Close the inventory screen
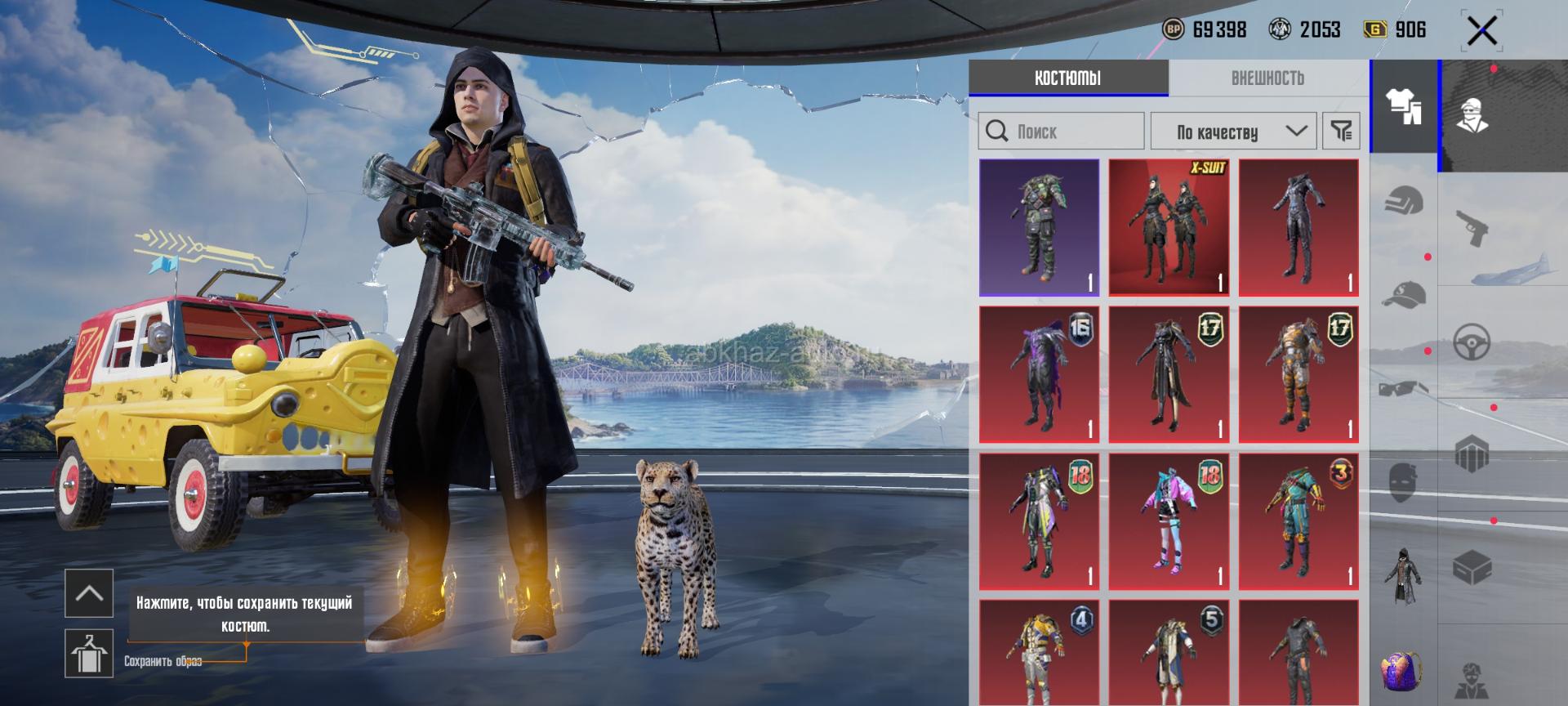The width and height of the screenshot is (1568, 706). pyautogui.click(x=1481, y=32)
